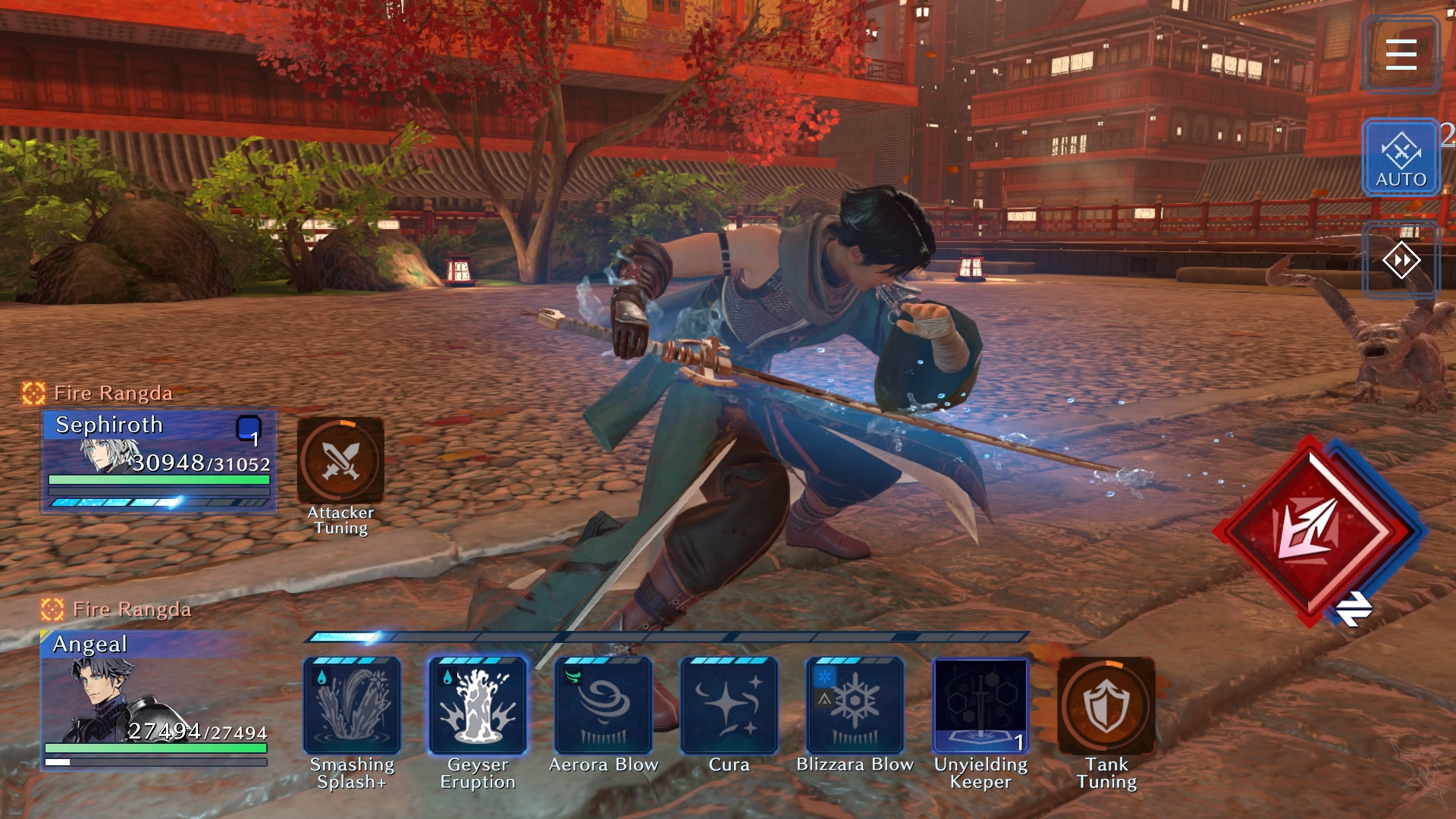Use the Smashing Splash+ ability
This screenshot has width=1456, height=819.
point(352,706)
